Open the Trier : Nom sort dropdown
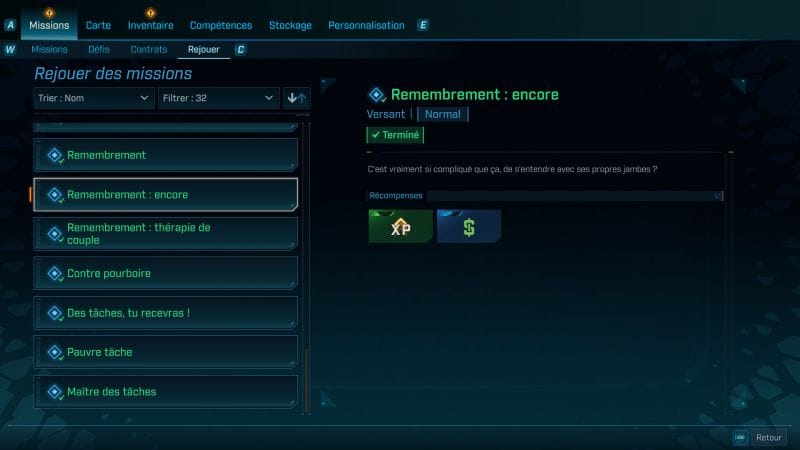The width and height of the screenshot is (800, 450). [x=94, y=98]
